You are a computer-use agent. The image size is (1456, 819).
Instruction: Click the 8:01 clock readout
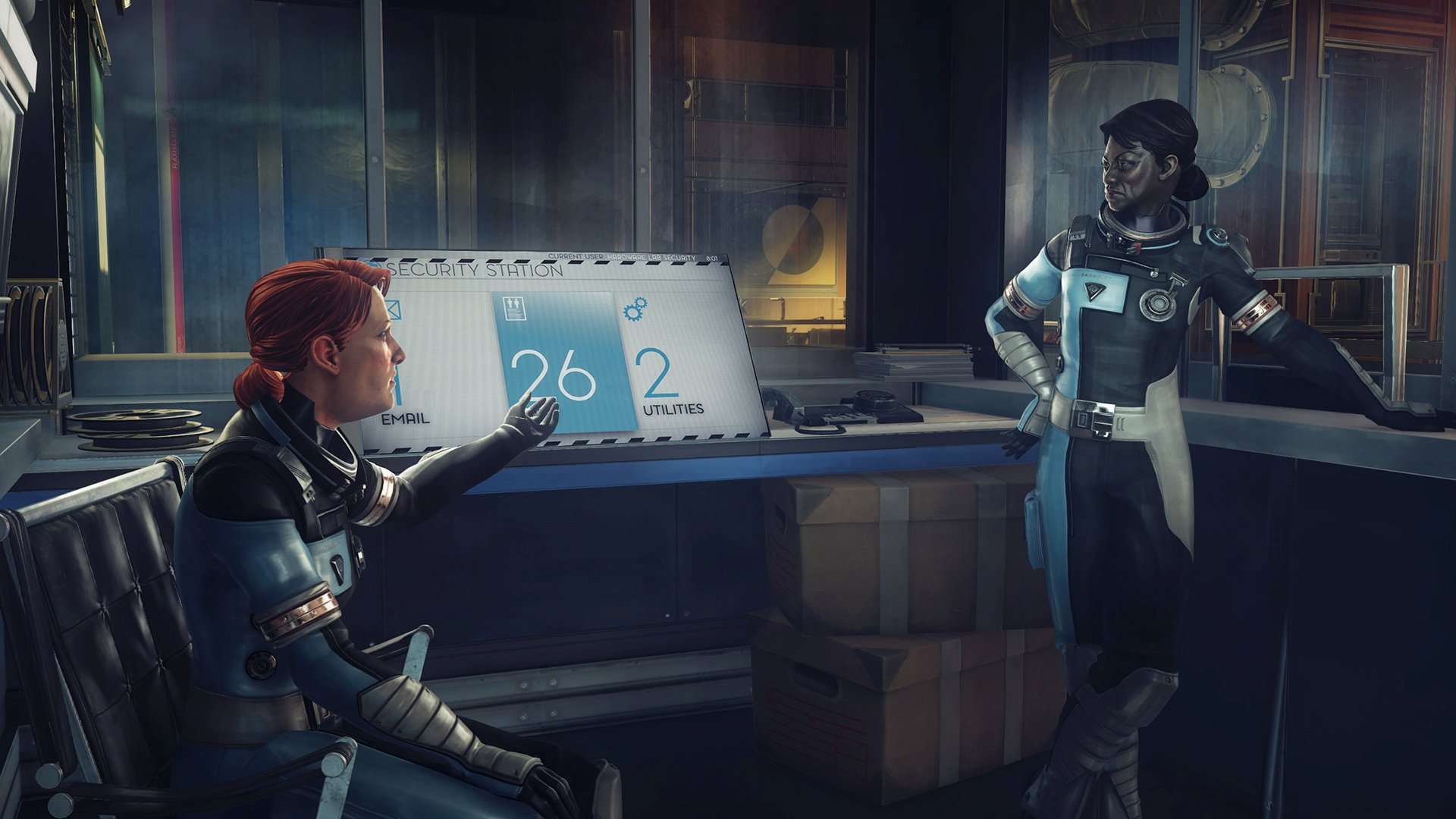click(x=711, y=257)
